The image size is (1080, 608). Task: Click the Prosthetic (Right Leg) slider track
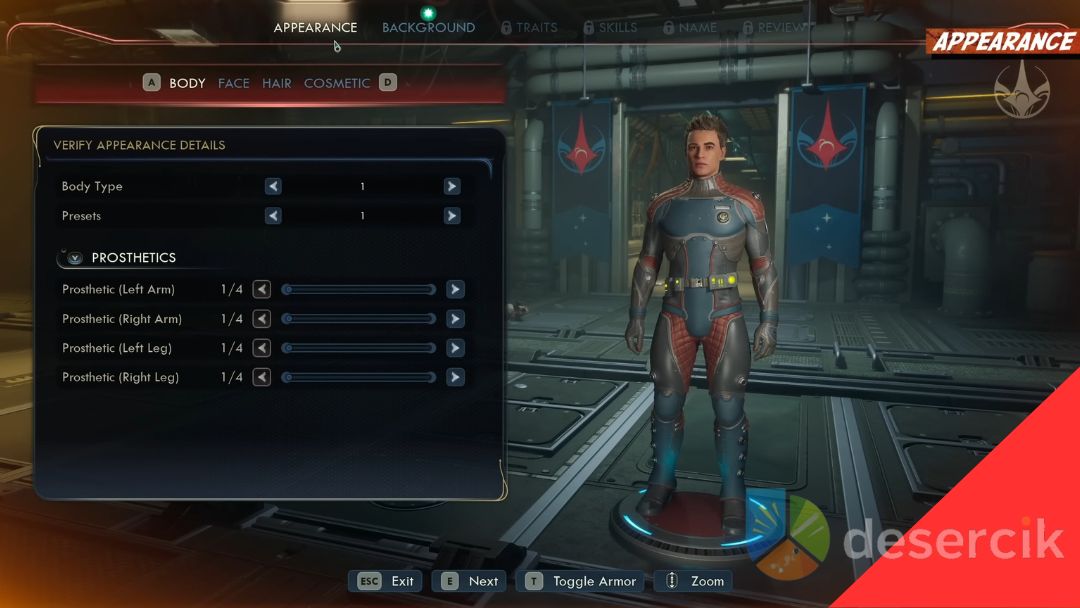point(360,378)
